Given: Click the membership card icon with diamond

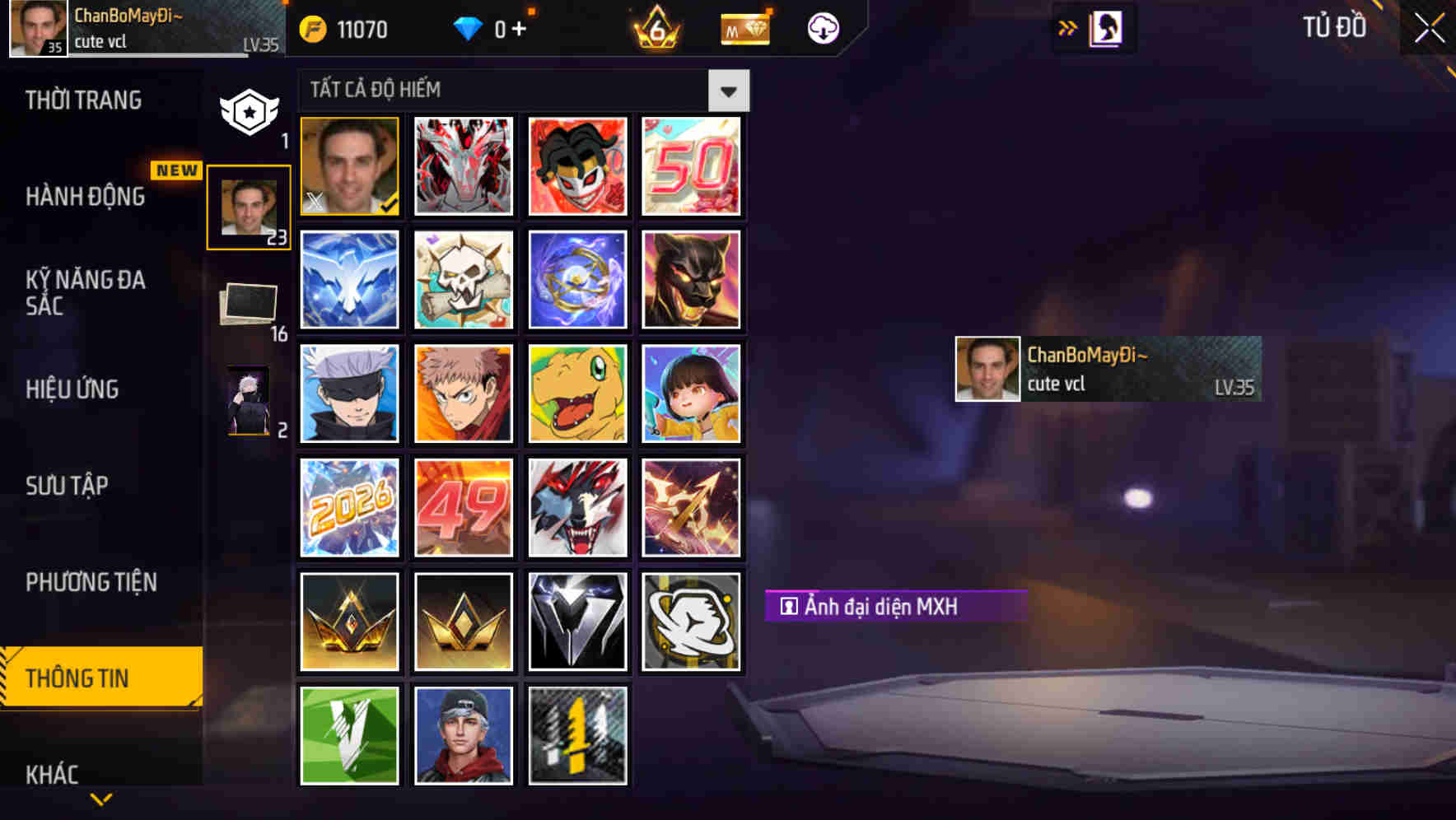Looking at the screenshot, I should (x=744, y=28).
